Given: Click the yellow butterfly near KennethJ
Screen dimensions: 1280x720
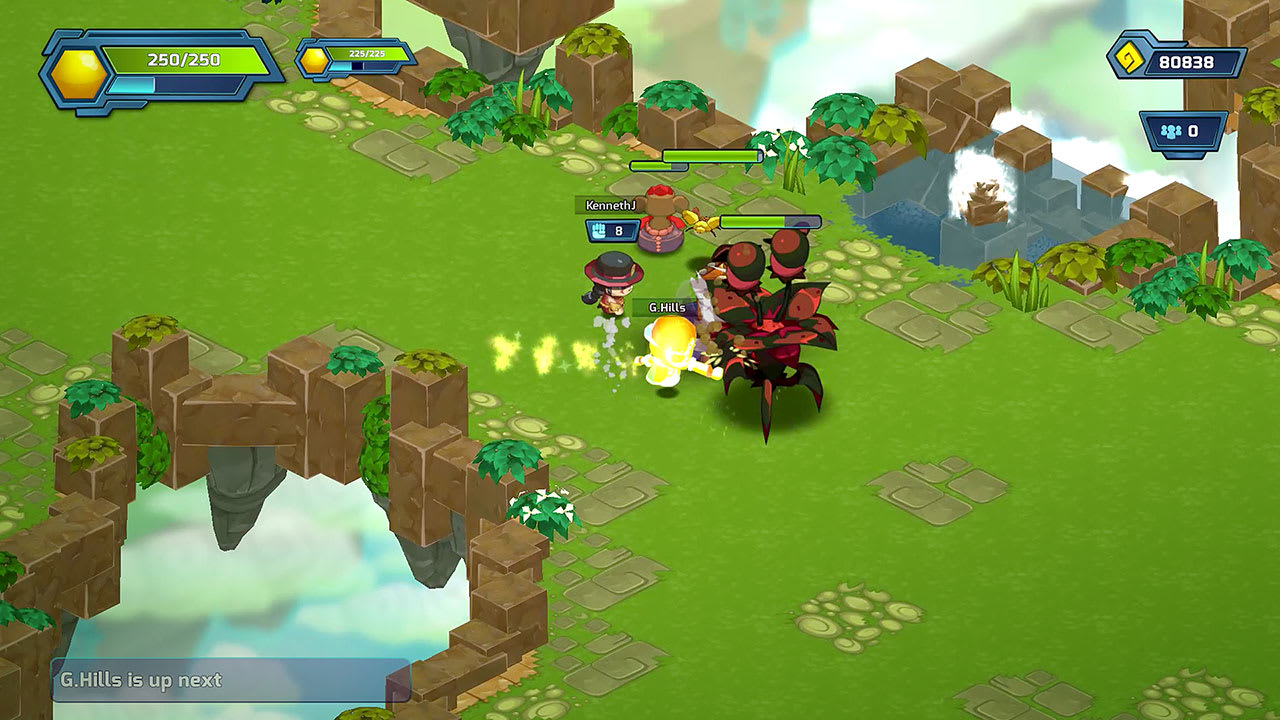Looking at the screenshot, I should coord(699,223).
